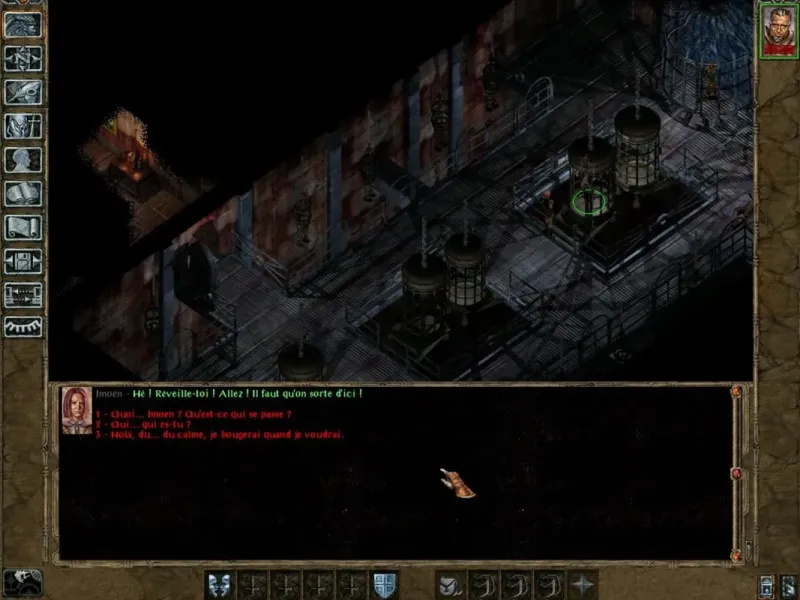Select the party member portrait
Screen dimensions: 800x600
[775, 29]
